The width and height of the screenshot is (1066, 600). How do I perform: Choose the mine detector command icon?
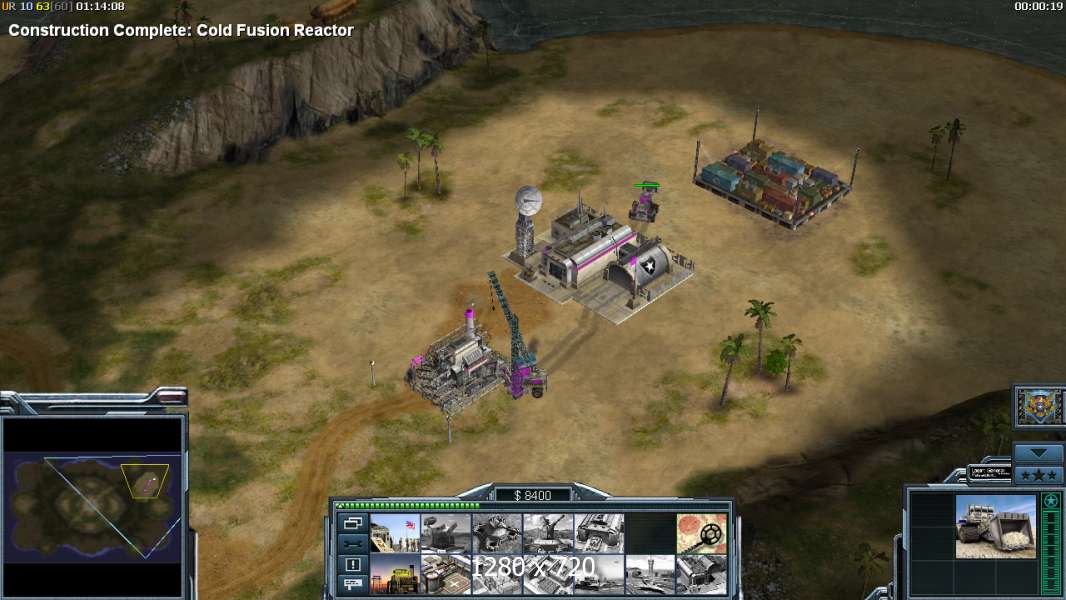click(x=700, y=533)
